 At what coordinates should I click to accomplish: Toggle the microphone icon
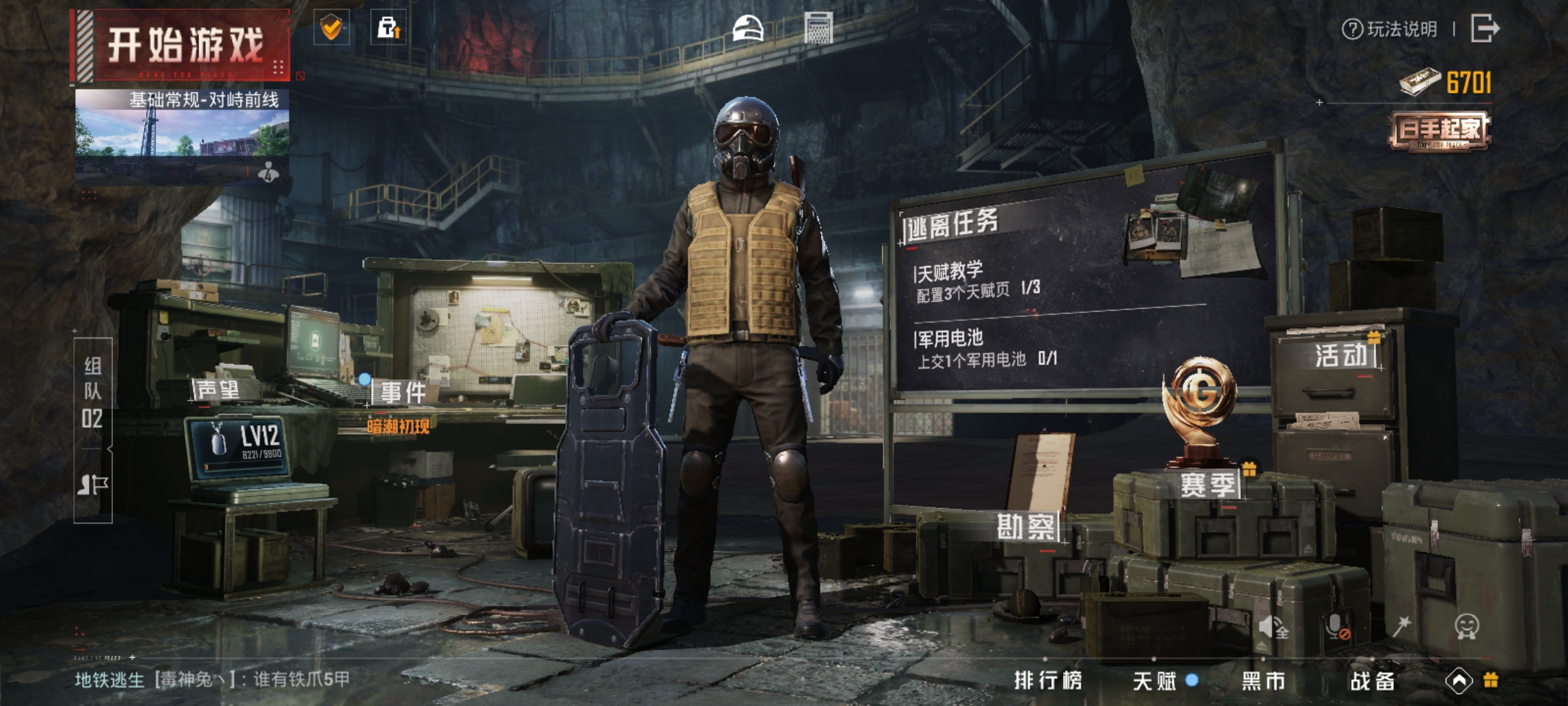point(1337,627)
